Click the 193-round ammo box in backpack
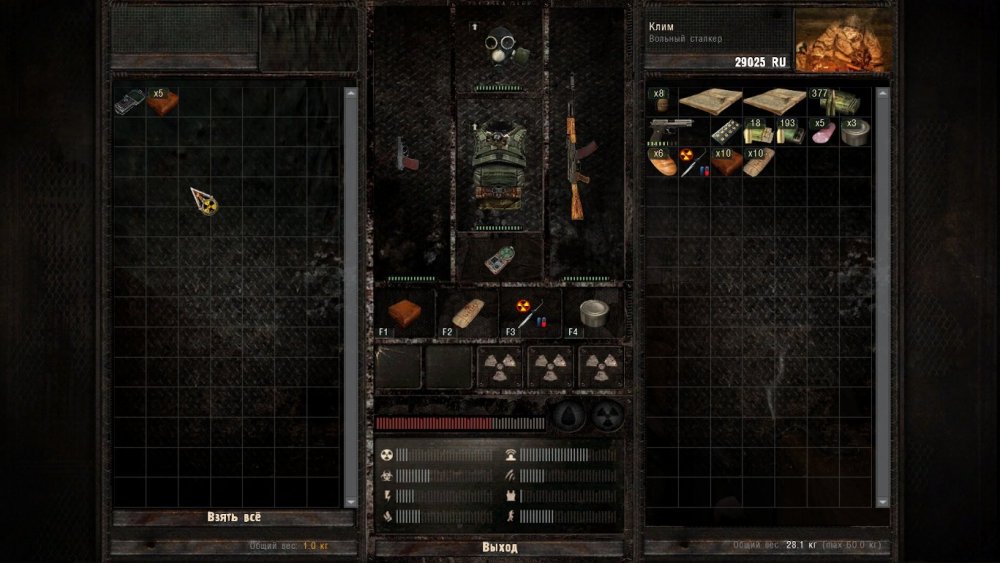 click(x=790, y=132)
